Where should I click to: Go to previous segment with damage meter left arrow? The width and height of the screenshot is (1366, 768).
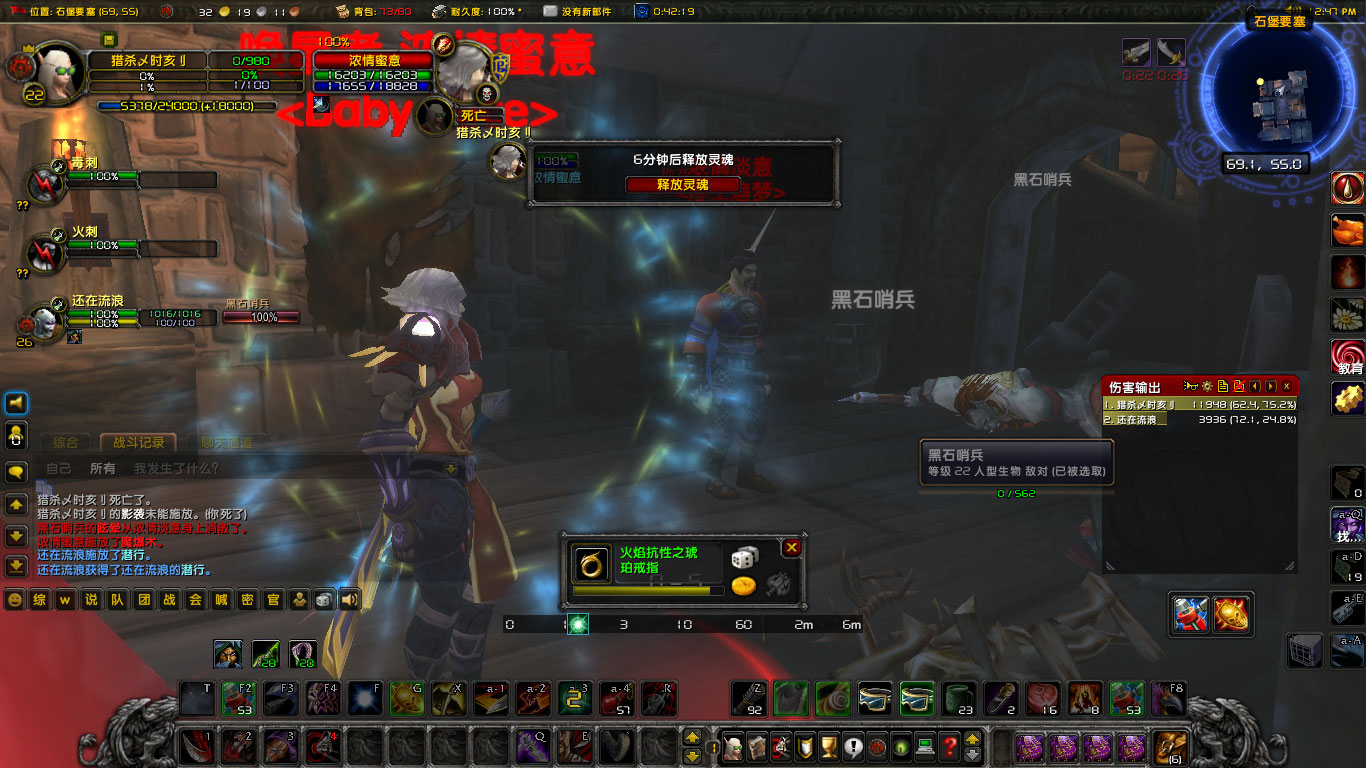tap(1255, 386)
